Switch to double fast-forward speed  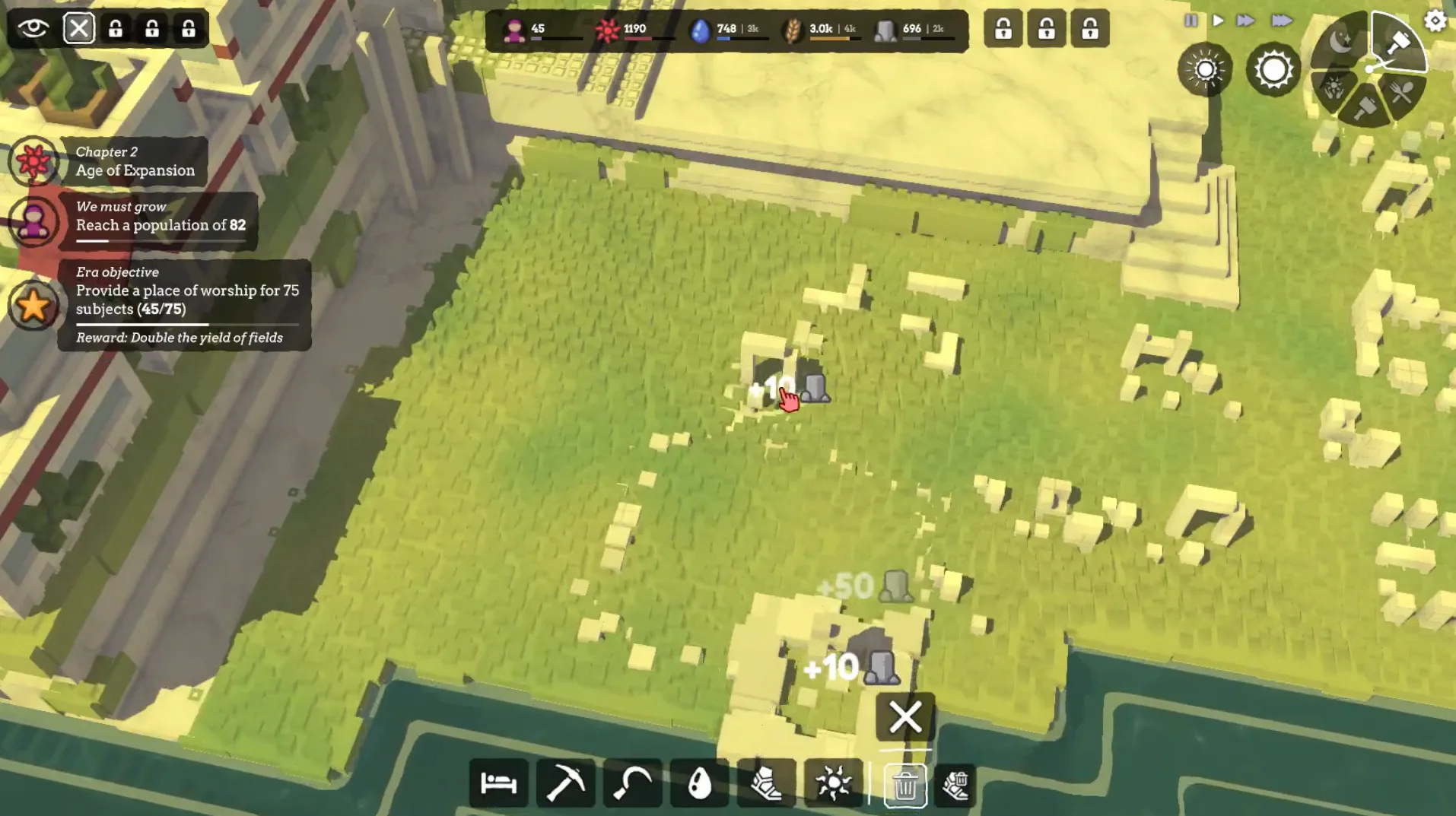point(1245,21)
